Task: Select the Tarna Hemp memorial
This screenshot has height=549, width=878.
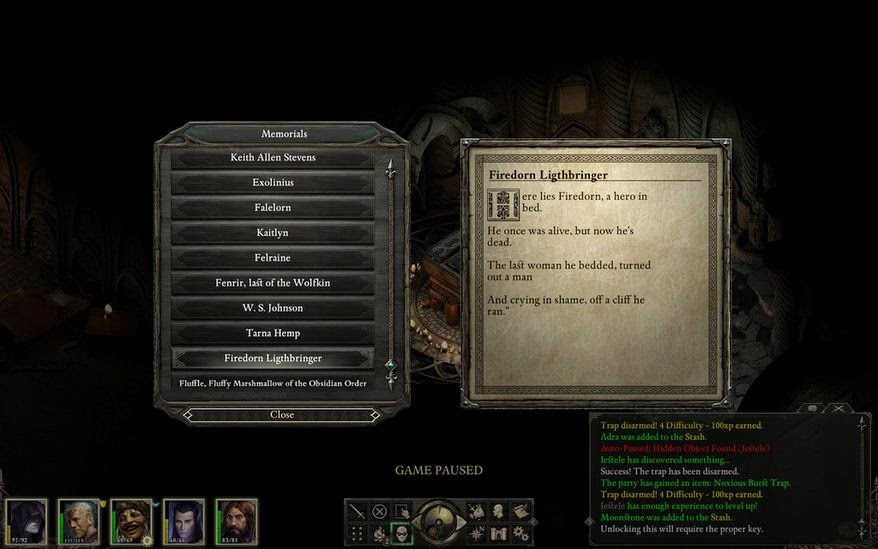Action: pyautogui.click(x=273, y=333)
